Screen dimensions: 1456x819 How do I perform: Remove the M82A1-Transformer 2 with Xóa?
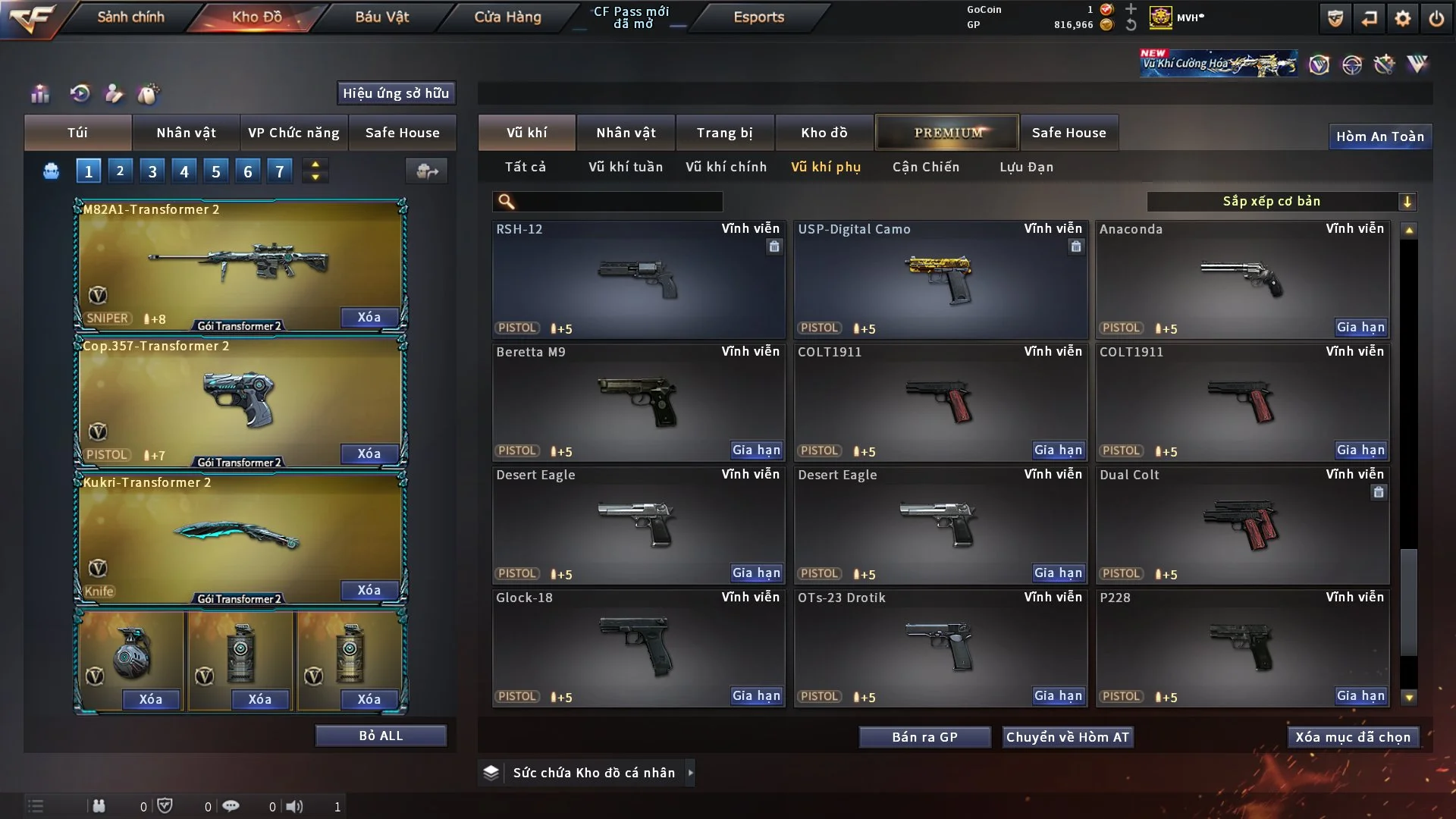coord(369,317)
